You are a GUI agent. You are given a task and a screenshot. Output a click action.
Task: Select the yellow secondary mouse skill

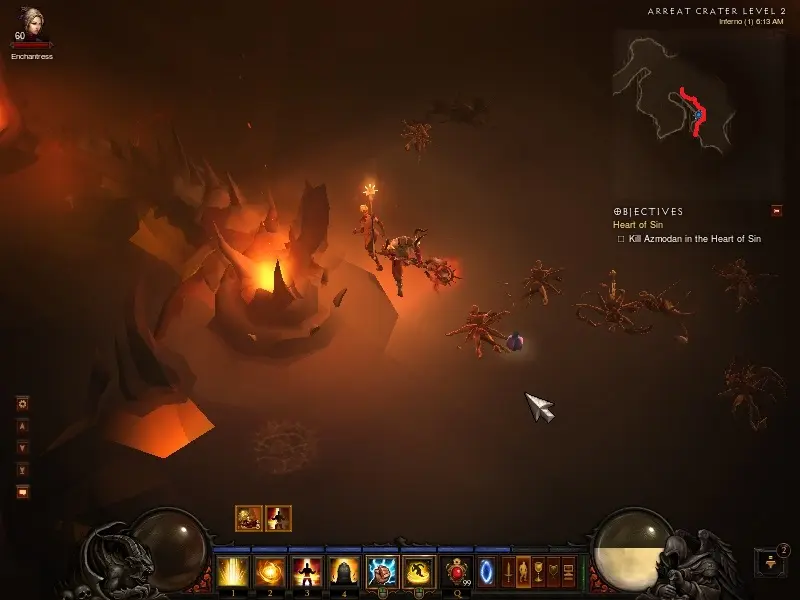(x=419, y=572)
